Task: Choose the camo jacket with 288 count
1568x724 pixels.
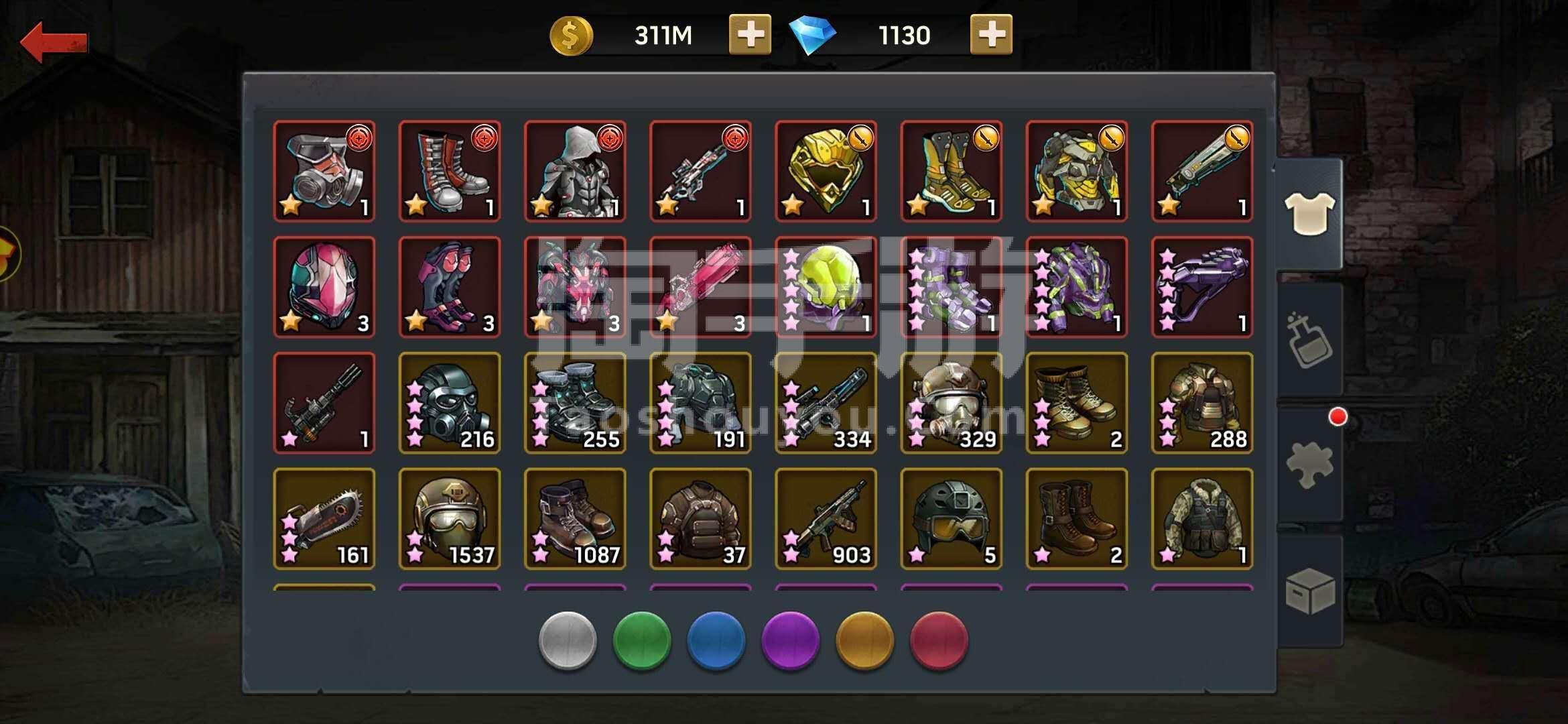Action: tap(1202, 403)
